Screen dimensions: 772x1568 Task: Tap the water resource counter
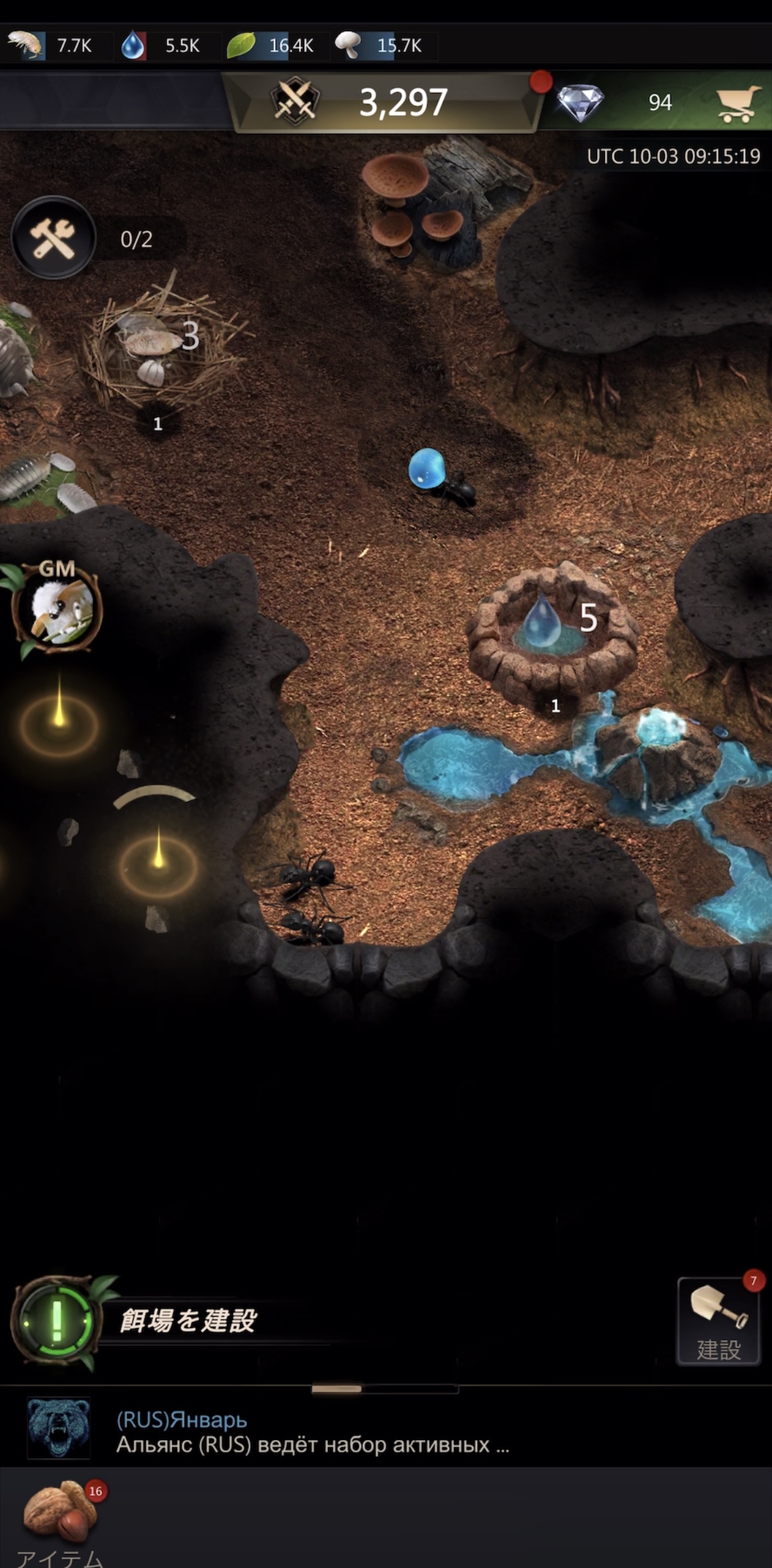coord(162,46)
